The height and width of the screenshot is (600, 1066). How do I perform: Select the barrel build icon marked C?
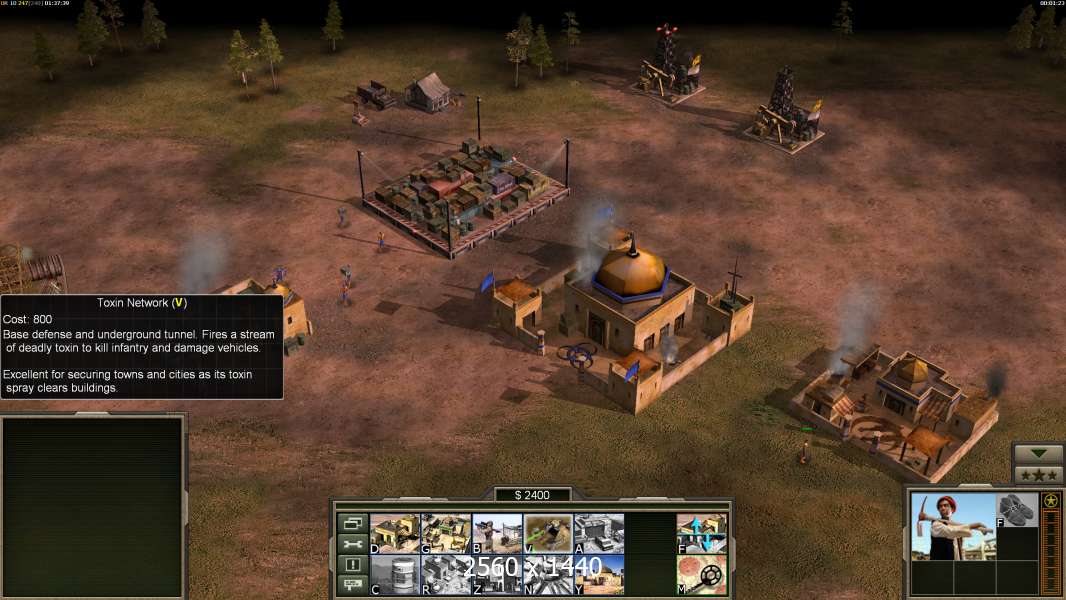[395, 575]
